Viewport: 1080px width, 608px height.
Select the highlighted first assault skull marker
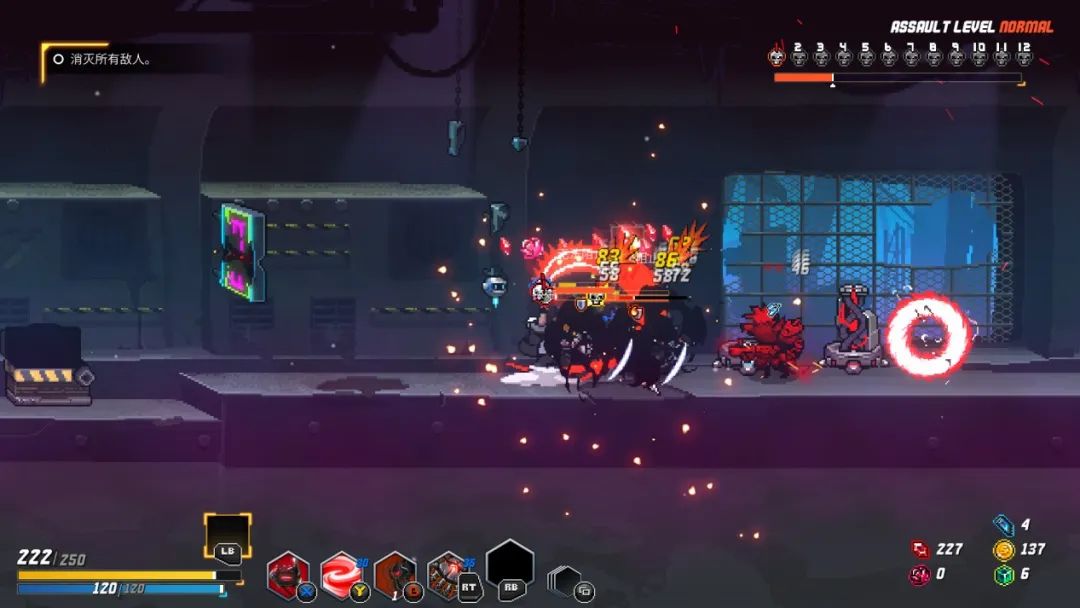pyautogui.click(x=777, y=57)
